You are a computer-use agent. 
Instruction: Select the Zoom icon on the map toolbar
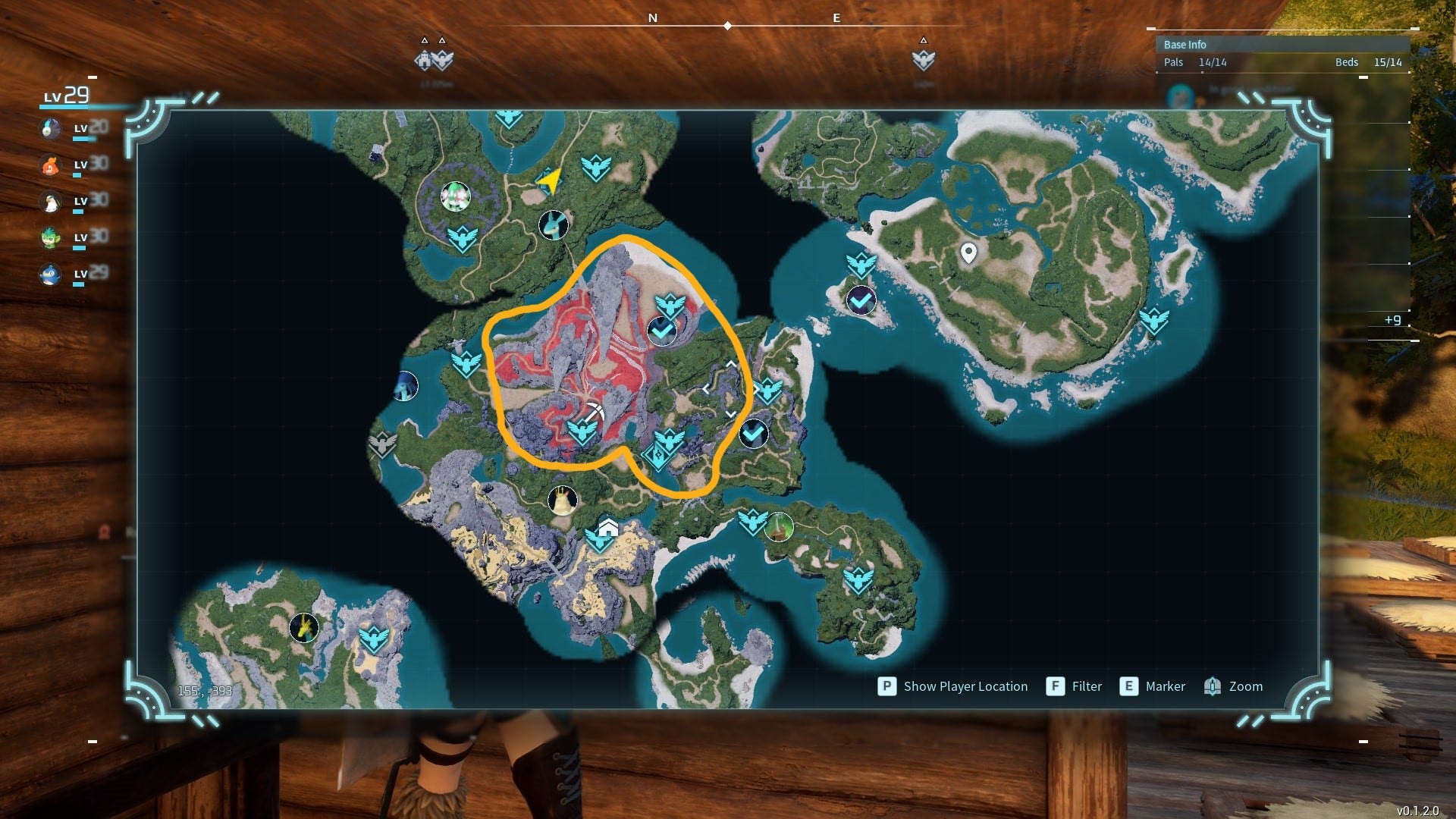click(1213, 686)
